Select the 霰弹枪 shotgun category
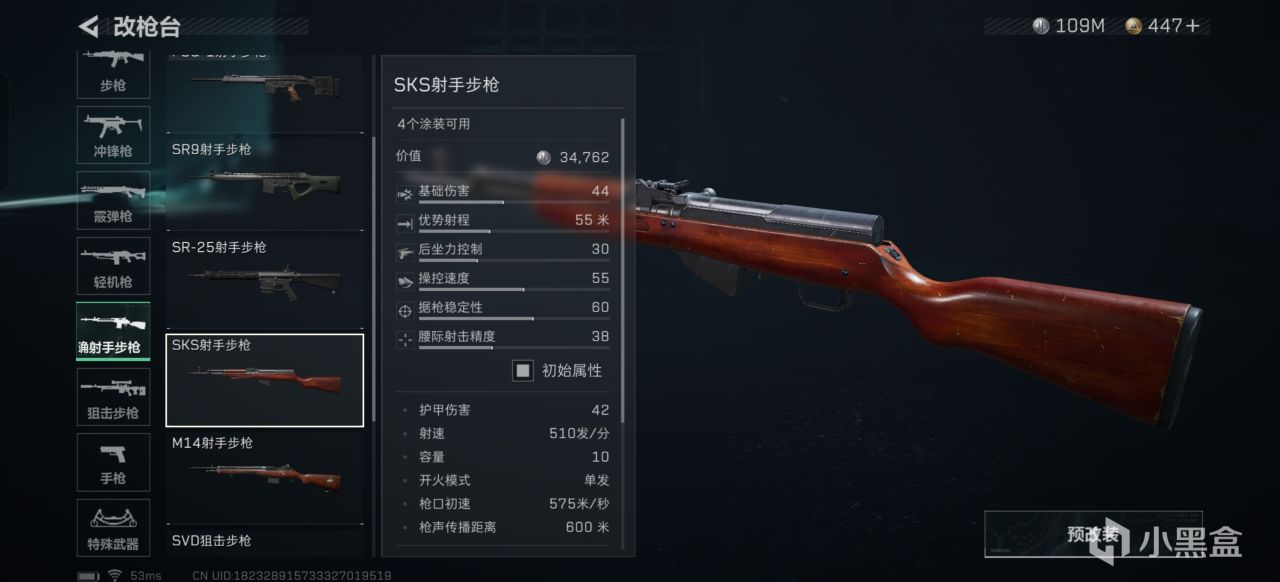This screenshot has height=582, width=1280. [113, 200]
